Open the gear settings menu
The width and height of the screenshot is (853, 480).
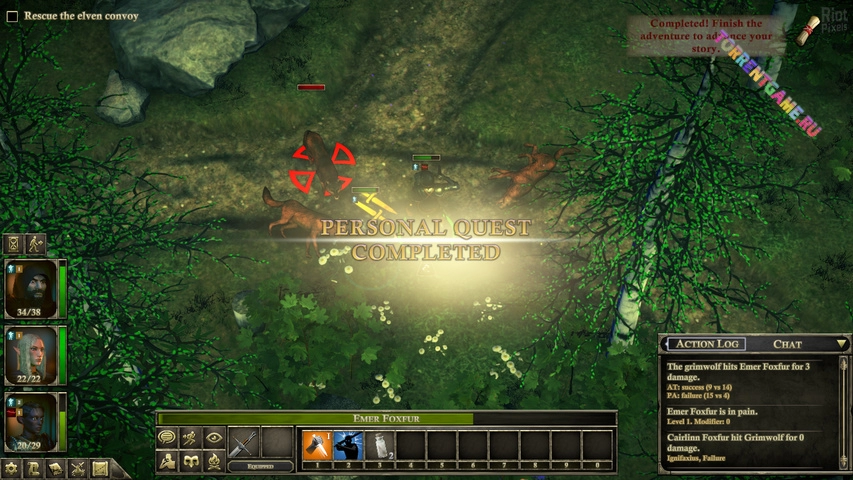point(12,468)
